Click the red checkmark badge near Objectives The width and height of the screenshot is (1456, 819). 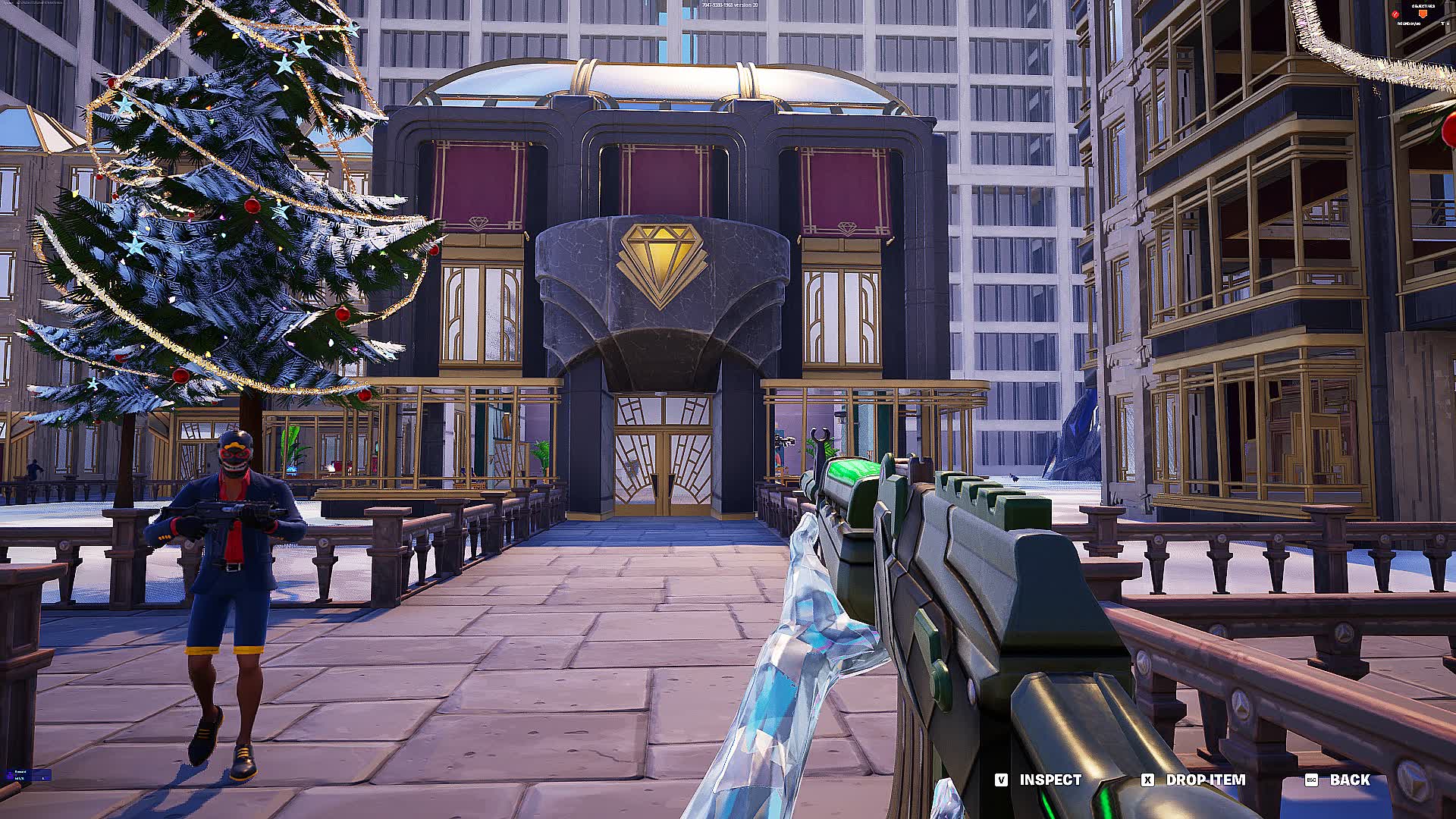1395,14
